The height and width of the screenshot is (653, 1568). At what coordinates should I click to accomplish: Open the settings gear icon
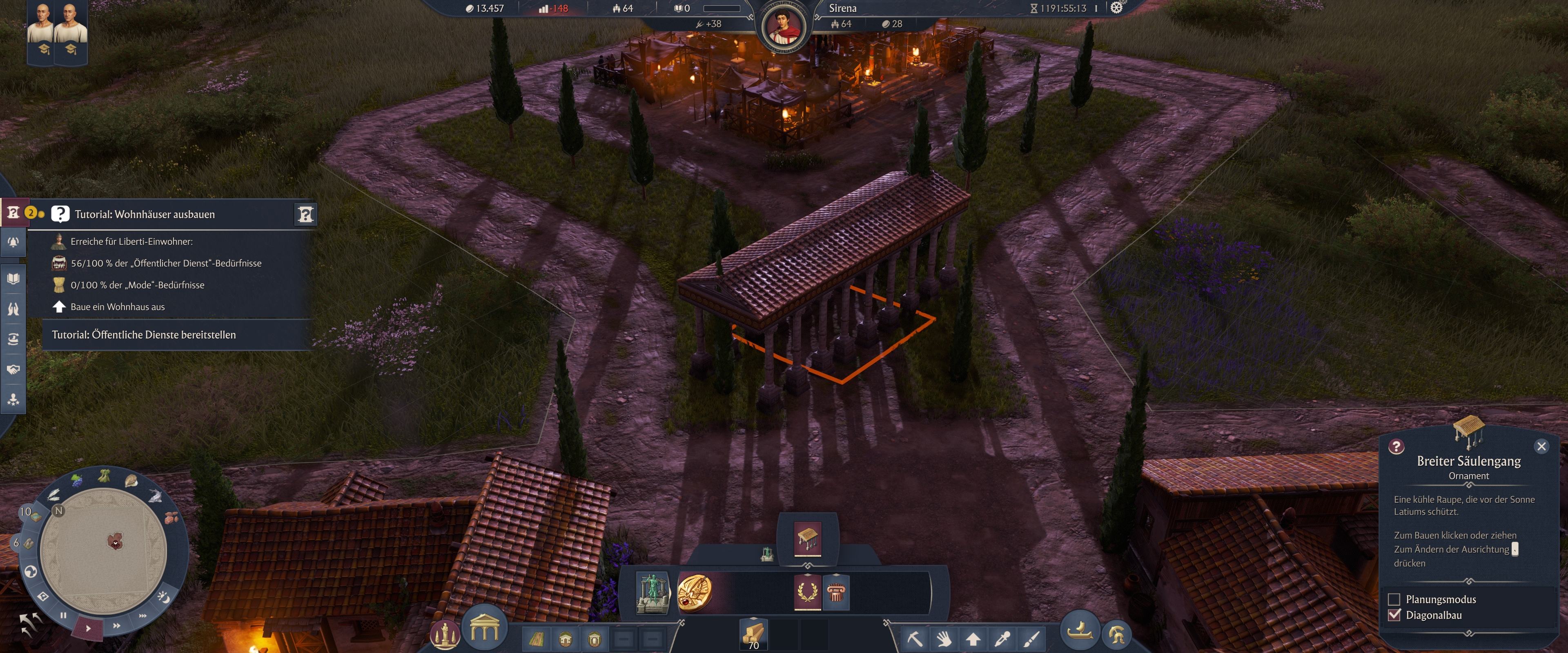click(x=1116, y=8)
